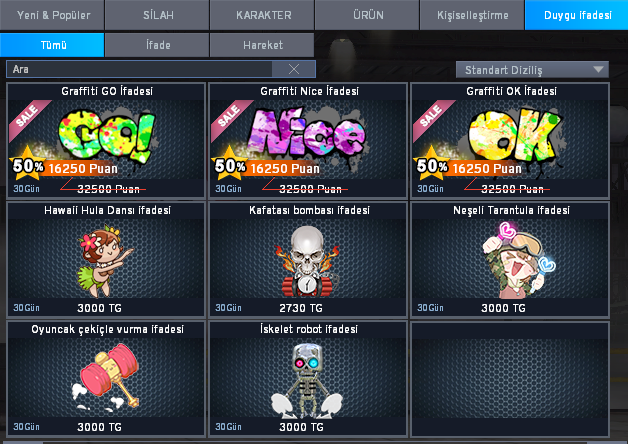The height and width of the screenshot is (444, 628).
Task: Click the Ara search field
Action: [x=140, y=69]
